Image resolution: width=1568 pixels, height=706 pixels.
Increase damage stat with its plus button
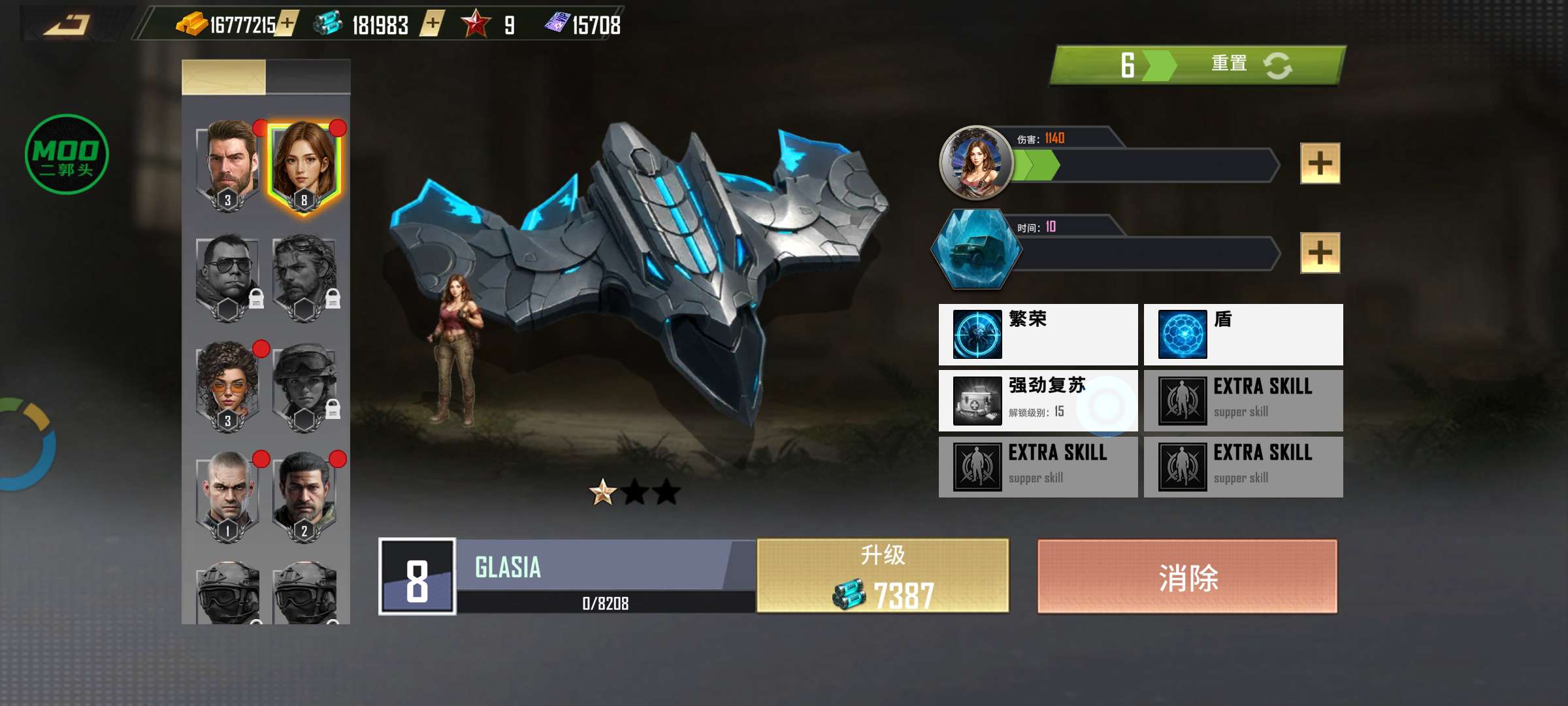(x=1320, y=163)
